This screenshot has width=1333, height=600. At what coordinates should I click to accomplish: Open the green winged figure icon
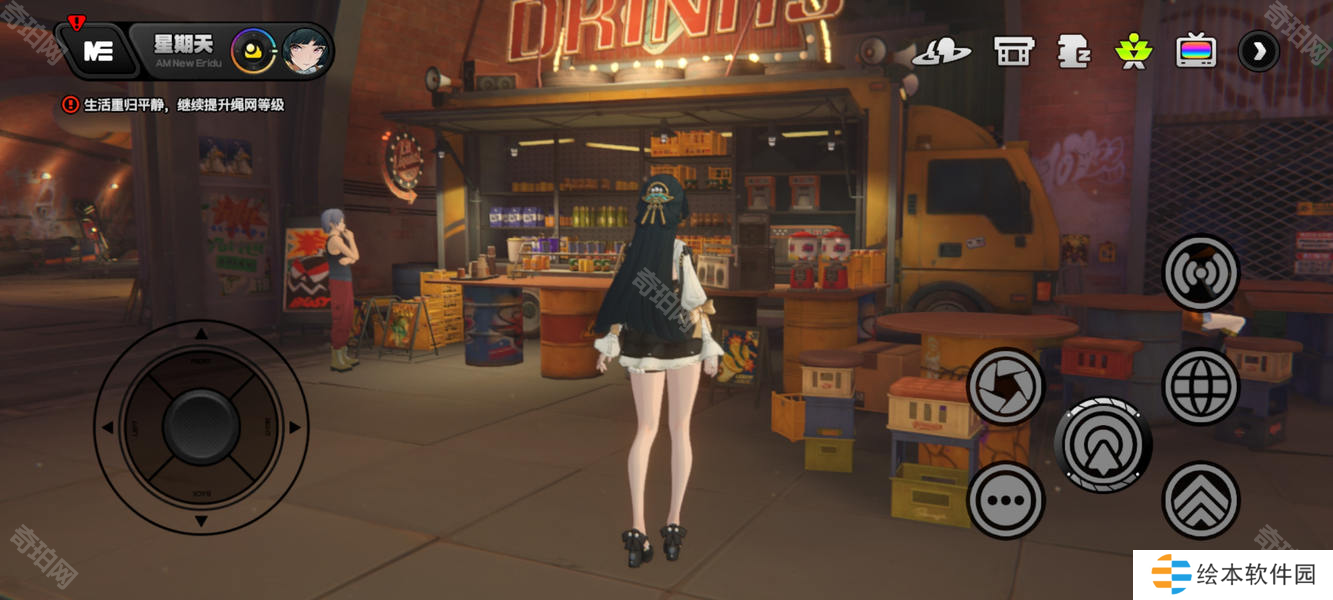pos(1134,51)
